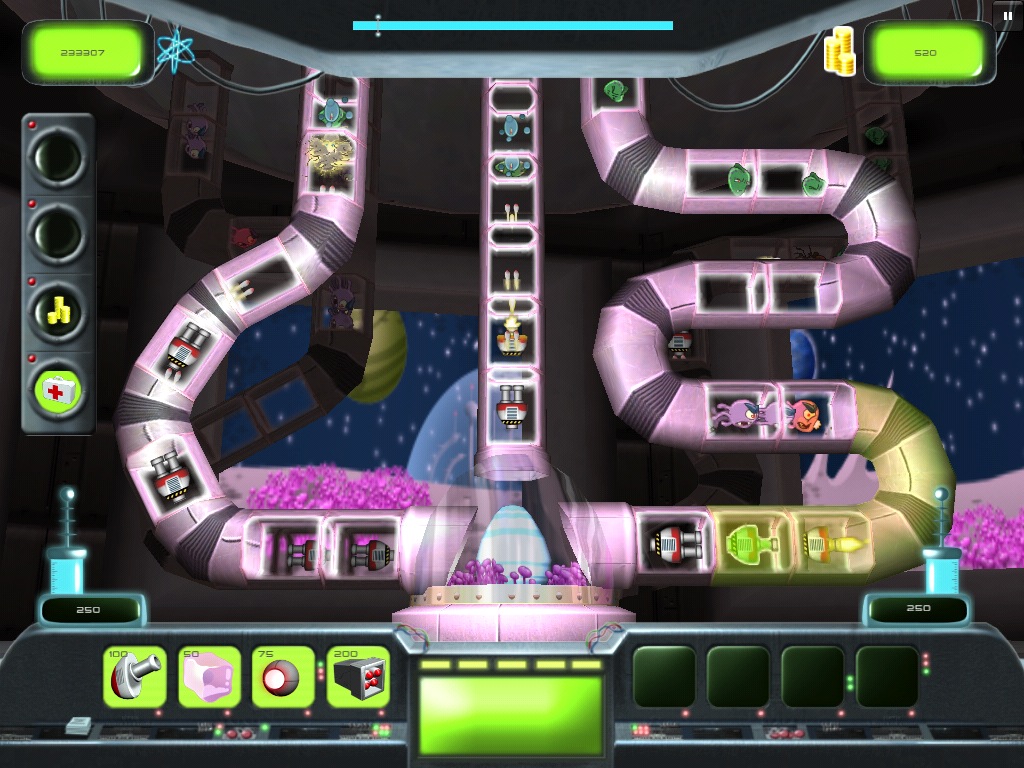Viewport: 1024px width, 768px height.
Task: Activate the gold coins power-up button
Action: pyautogui.click(x=58, y=310)
